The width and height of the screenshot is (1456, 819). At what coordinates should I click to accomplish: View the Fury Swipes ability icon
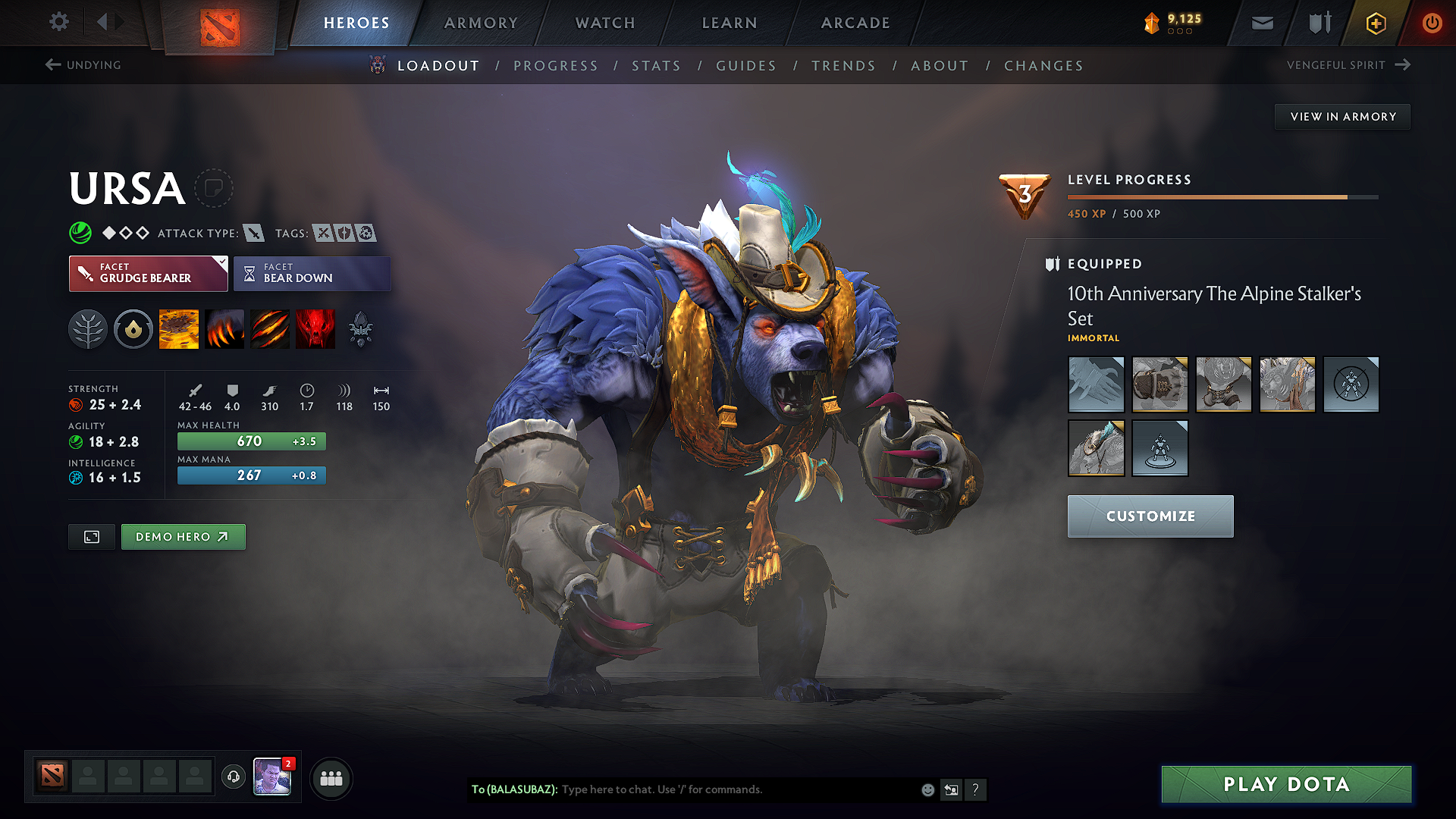point(270,328)
